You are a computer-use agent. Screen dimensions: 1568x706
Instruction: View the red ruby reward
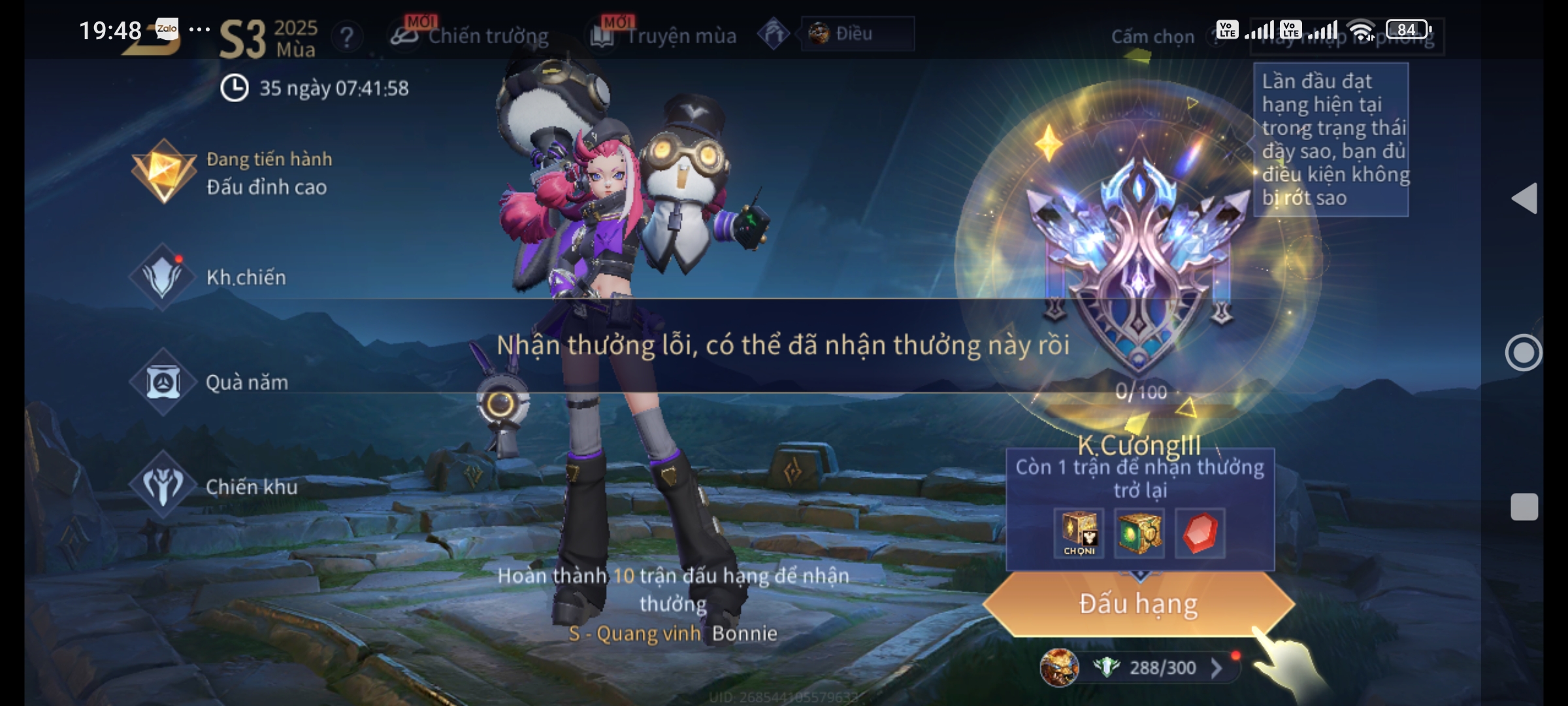click(x=1200, y=533)
